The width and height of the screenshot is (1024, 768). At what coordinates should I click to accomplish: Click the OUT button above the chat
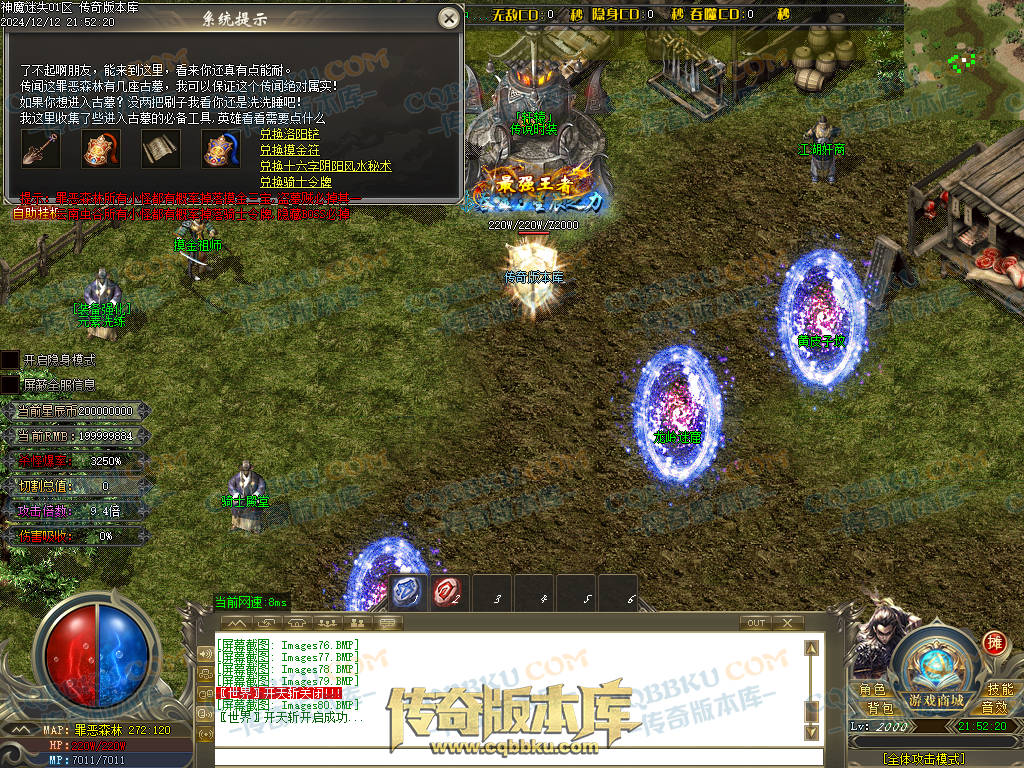[x=756, y=623]
